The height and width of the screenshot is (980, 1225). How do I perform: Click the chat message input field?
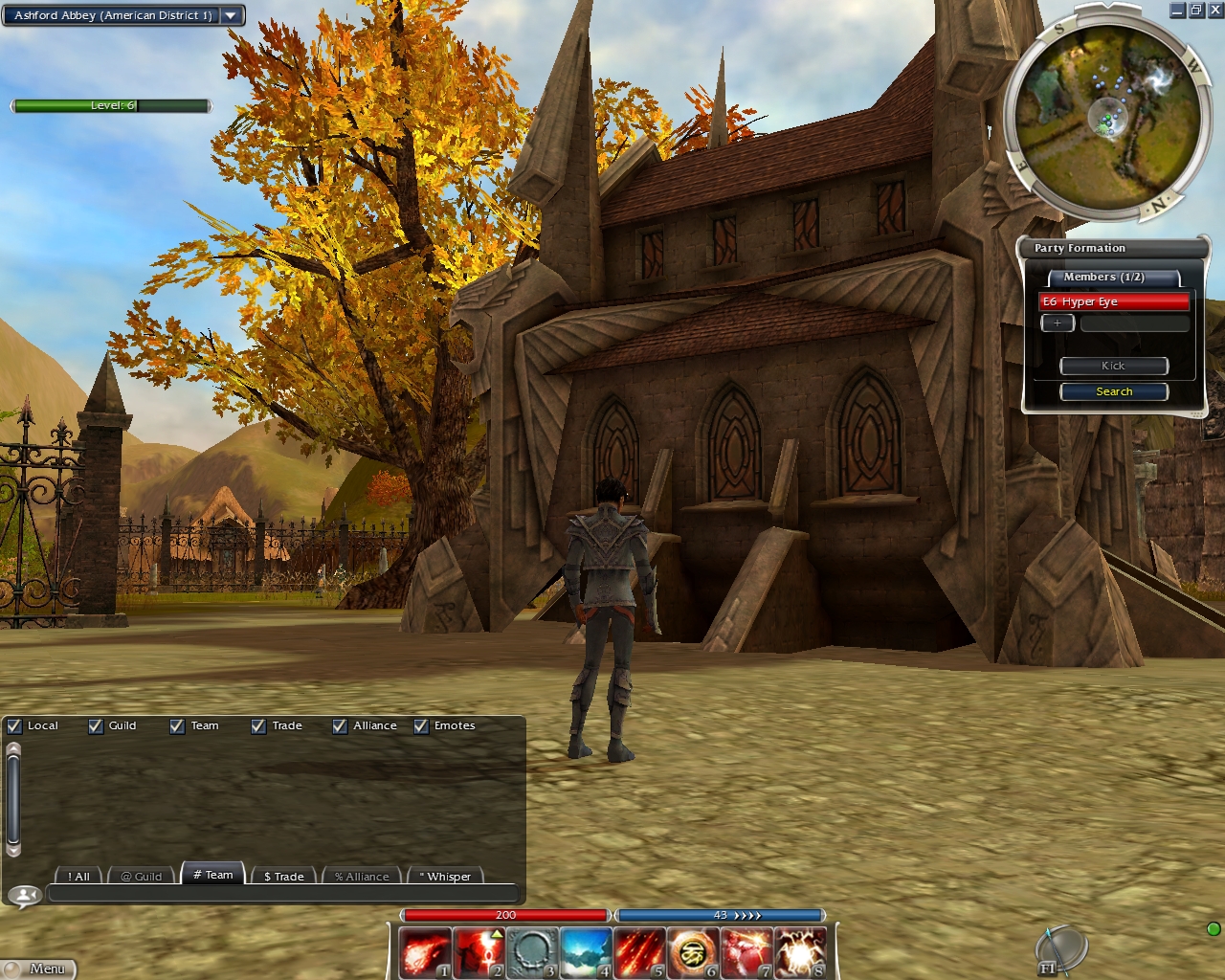(282, 895)
